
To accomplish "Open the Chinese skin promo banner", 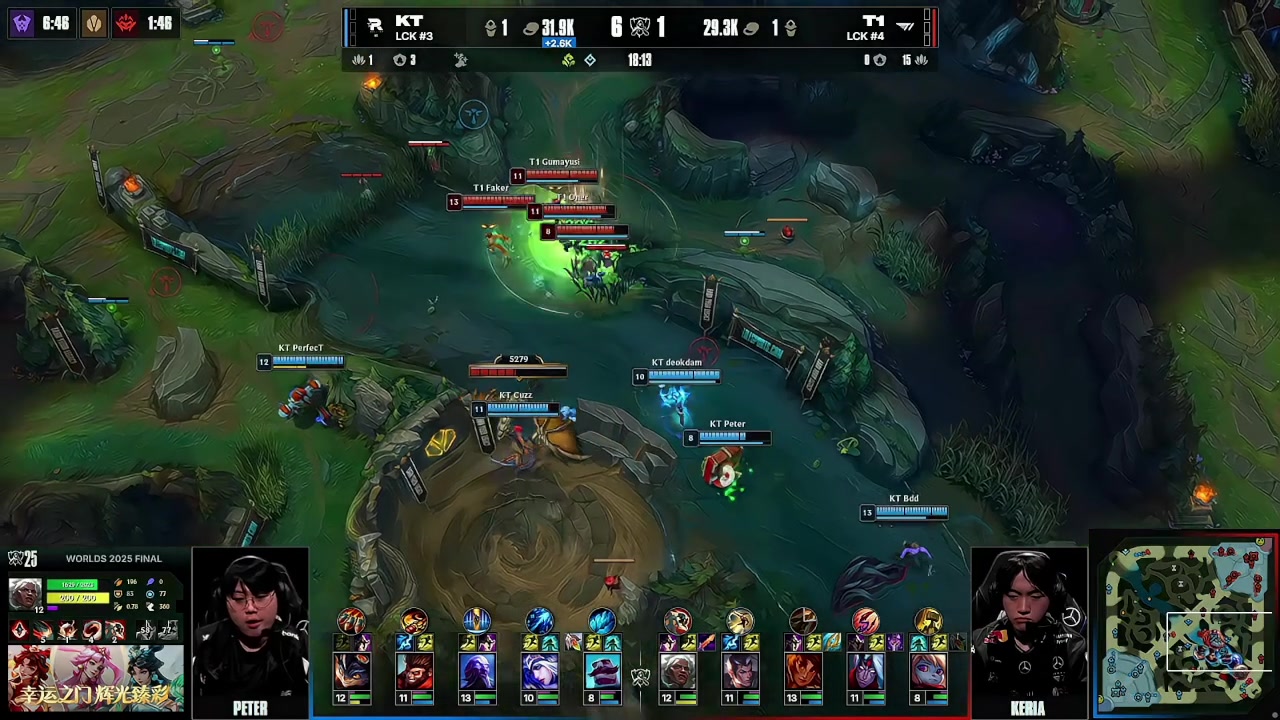I will pos(96,678).
